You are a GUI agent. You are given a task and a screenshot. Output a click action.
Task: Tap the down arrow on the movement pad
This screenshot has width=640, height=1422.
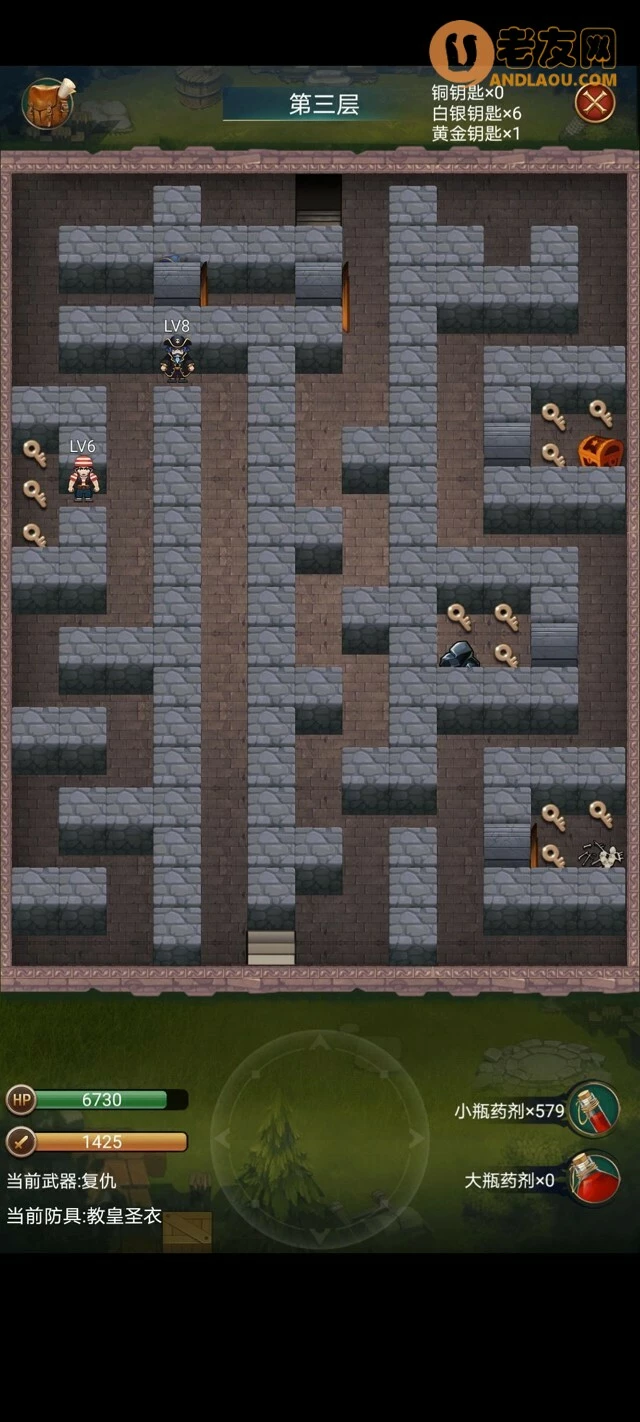pos(319,1234)
